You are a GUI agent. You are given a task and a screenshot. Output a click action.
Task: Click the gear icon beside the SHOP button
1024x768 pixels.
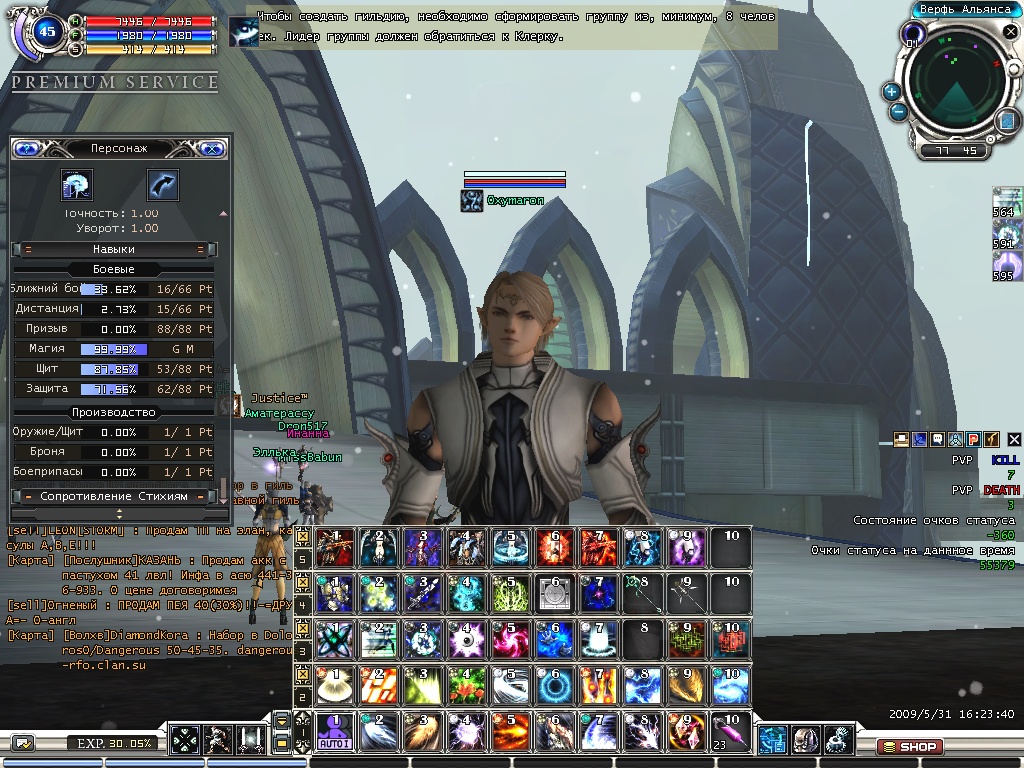click(838, 740)
